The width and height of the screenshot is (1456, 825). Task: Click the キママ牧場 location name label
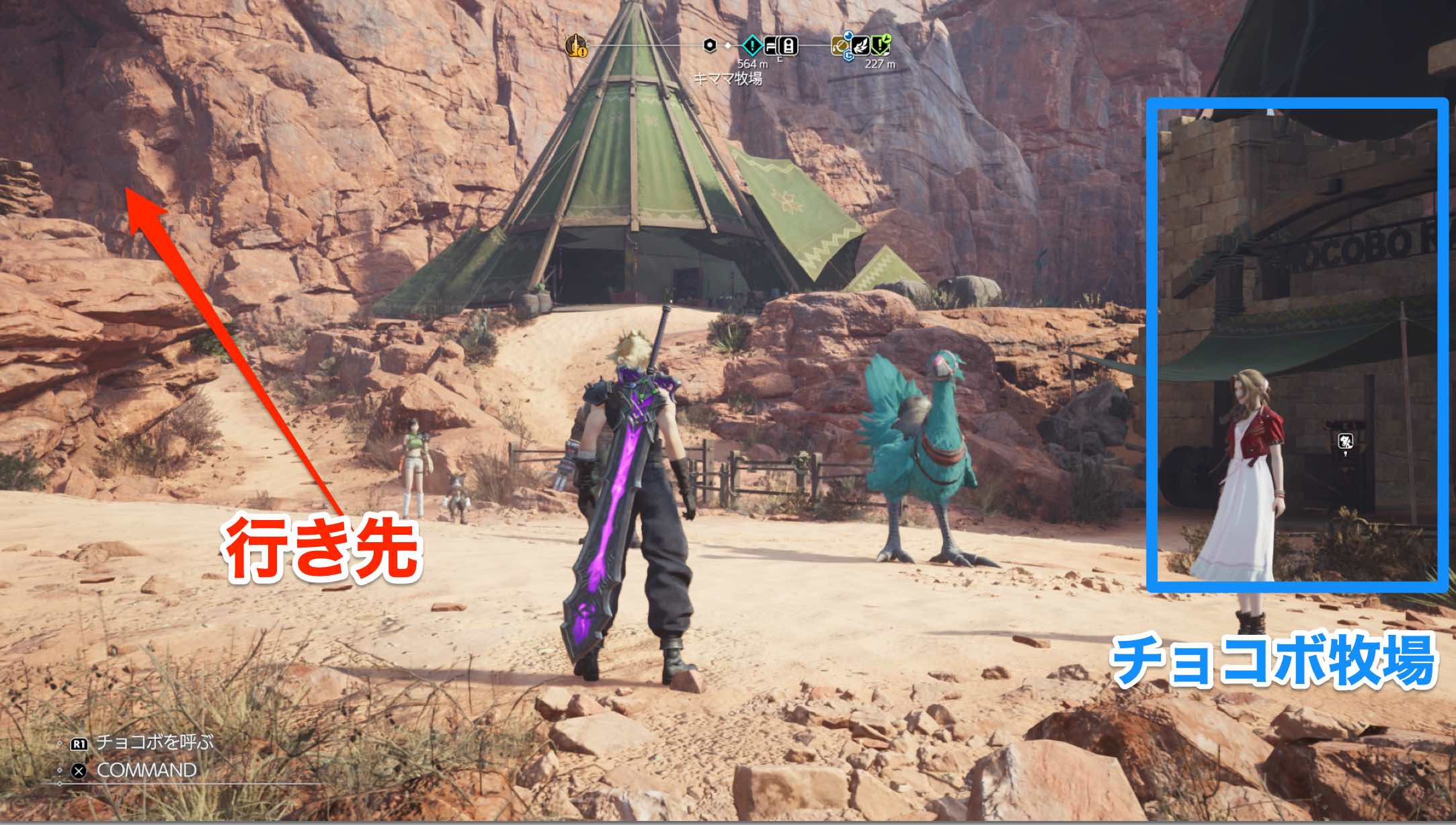pyautogui.click(x=730, y=79)
